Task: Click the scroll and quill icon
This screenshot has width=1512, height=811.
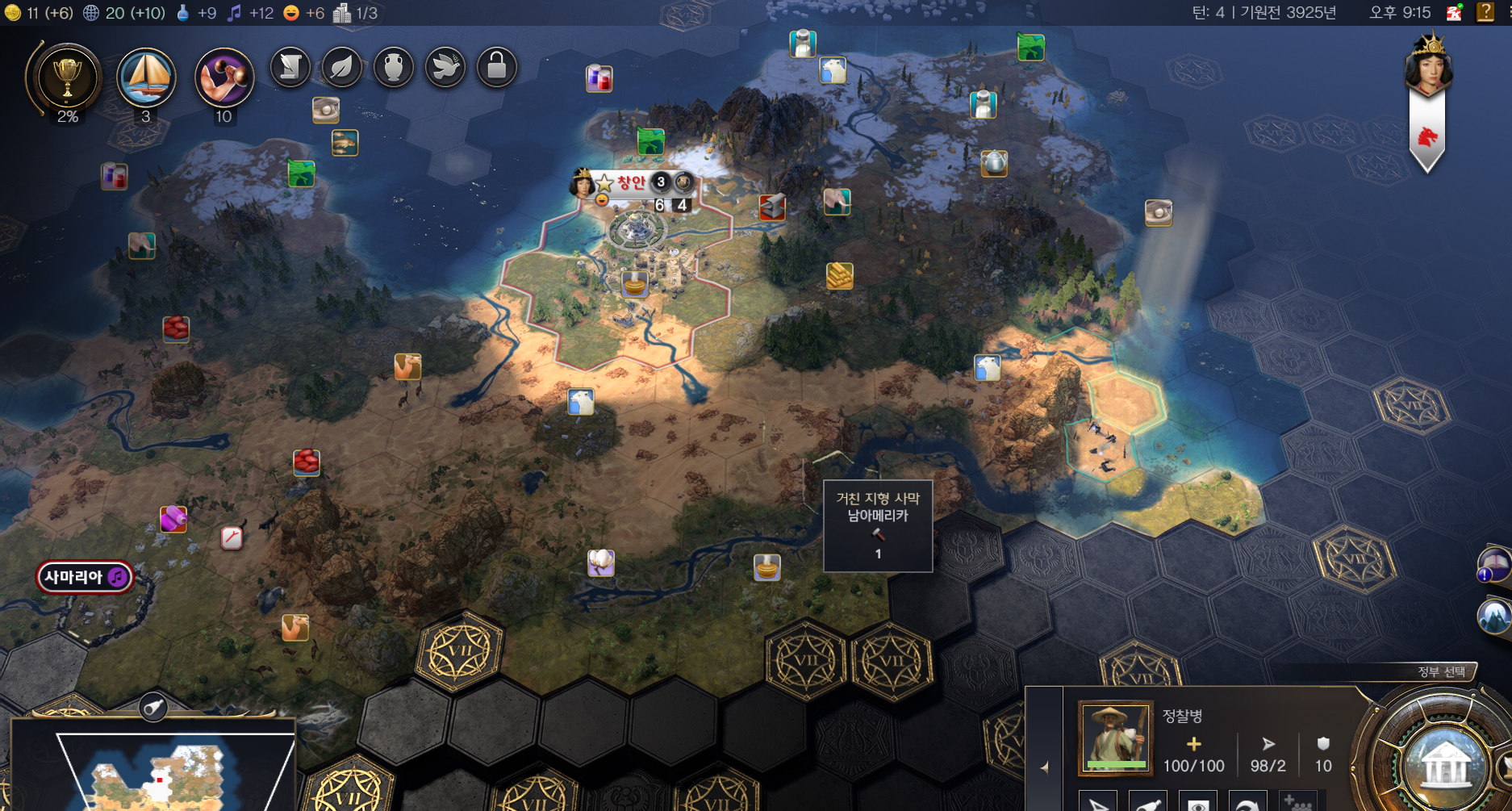Action: tap(290, 67)
